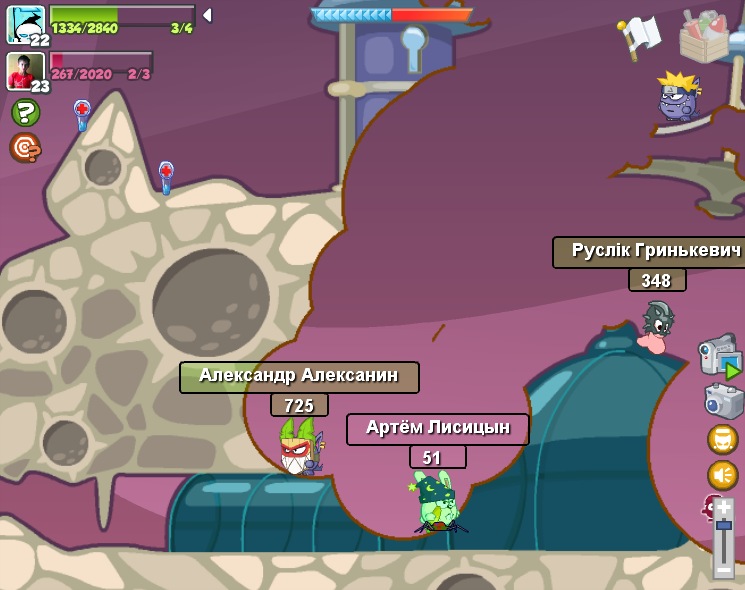Start video recording with the camcorder icon

[719, 357]
